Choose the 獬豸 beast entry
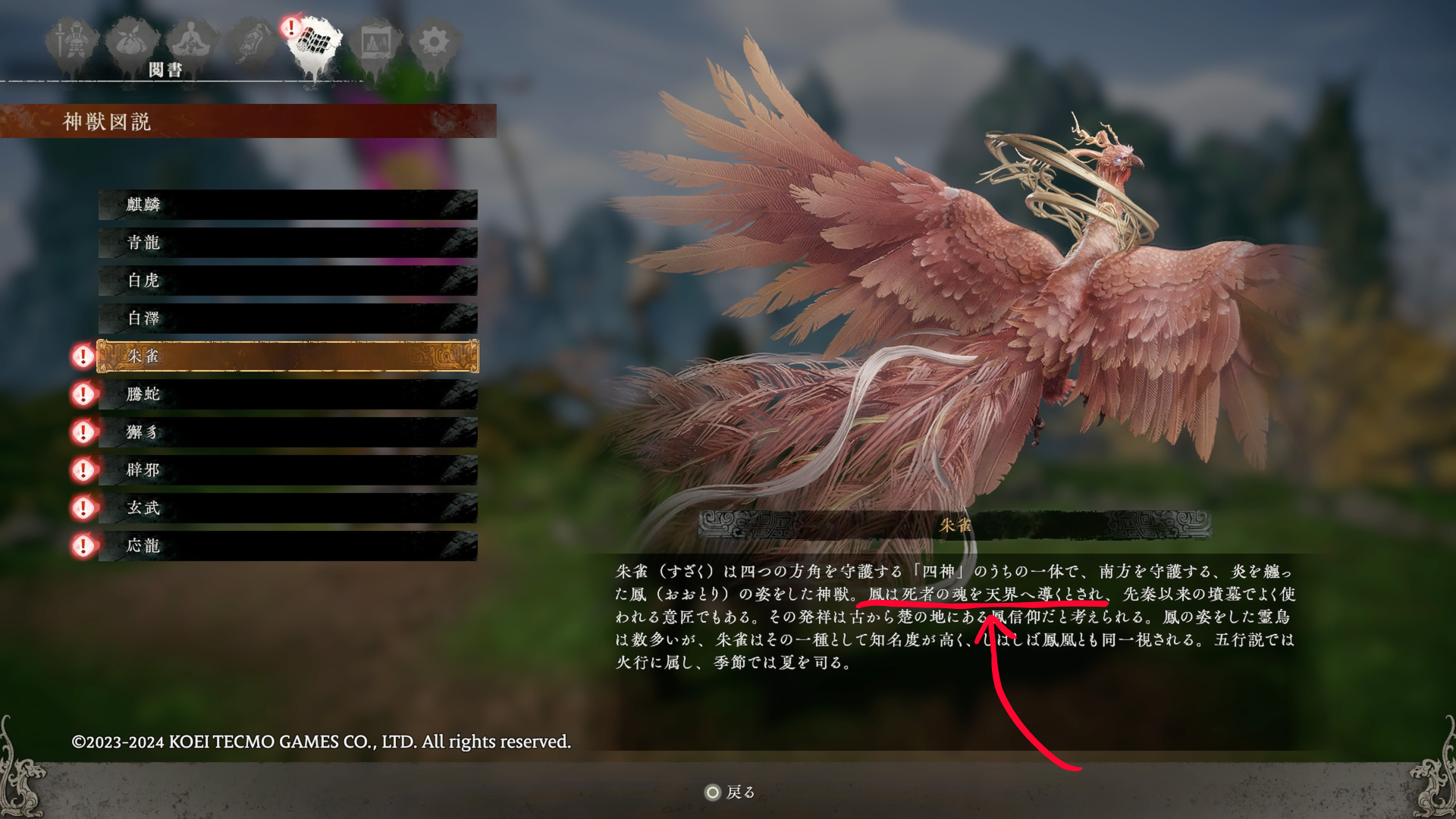Image resolution: width=1456 pixels, height=819 pixels. click(287, 432)
